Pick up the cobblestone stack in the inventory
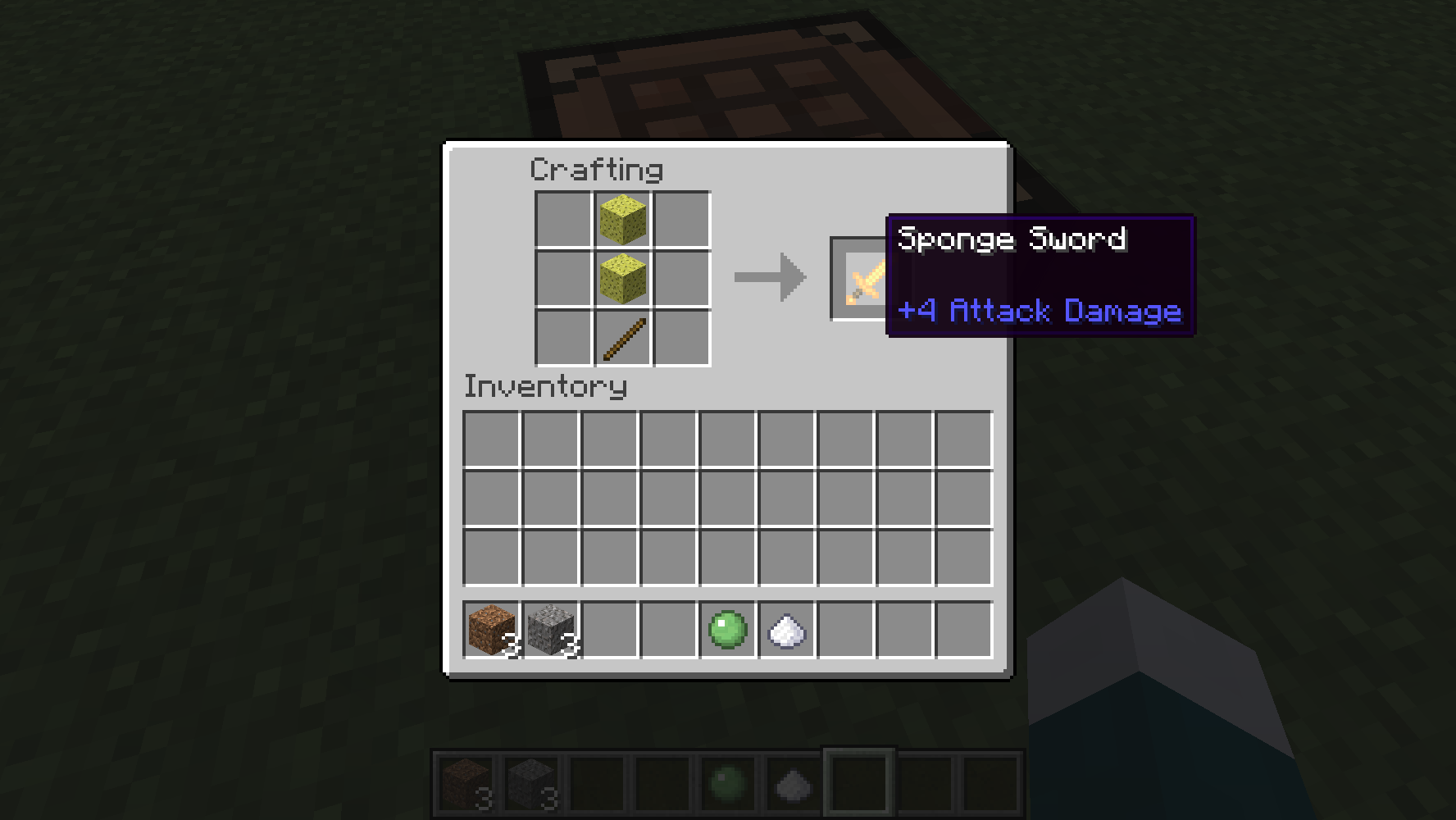Viewport: 1456px width, 820px height. pos(548,630)
